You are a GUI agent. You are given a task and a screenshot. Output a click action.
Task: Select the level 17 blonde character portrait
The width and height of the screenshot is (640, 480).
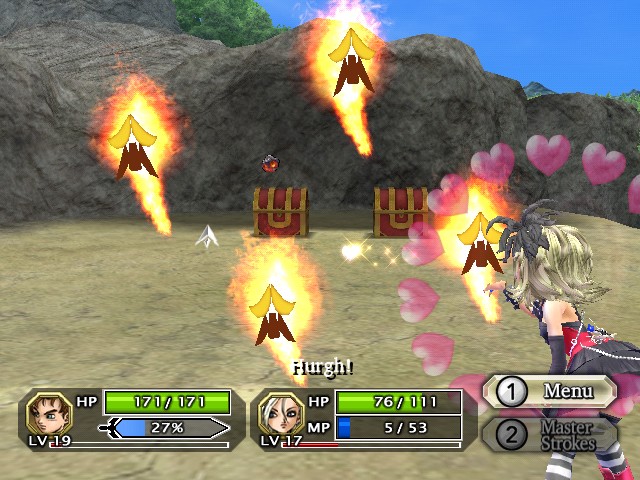(x=280, y=413)
